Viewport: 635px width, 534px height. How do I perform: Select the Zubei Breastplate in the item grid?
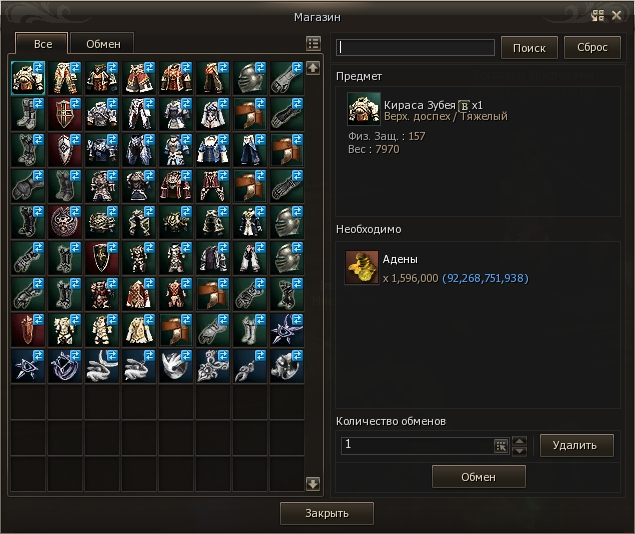tap(26, 78)
